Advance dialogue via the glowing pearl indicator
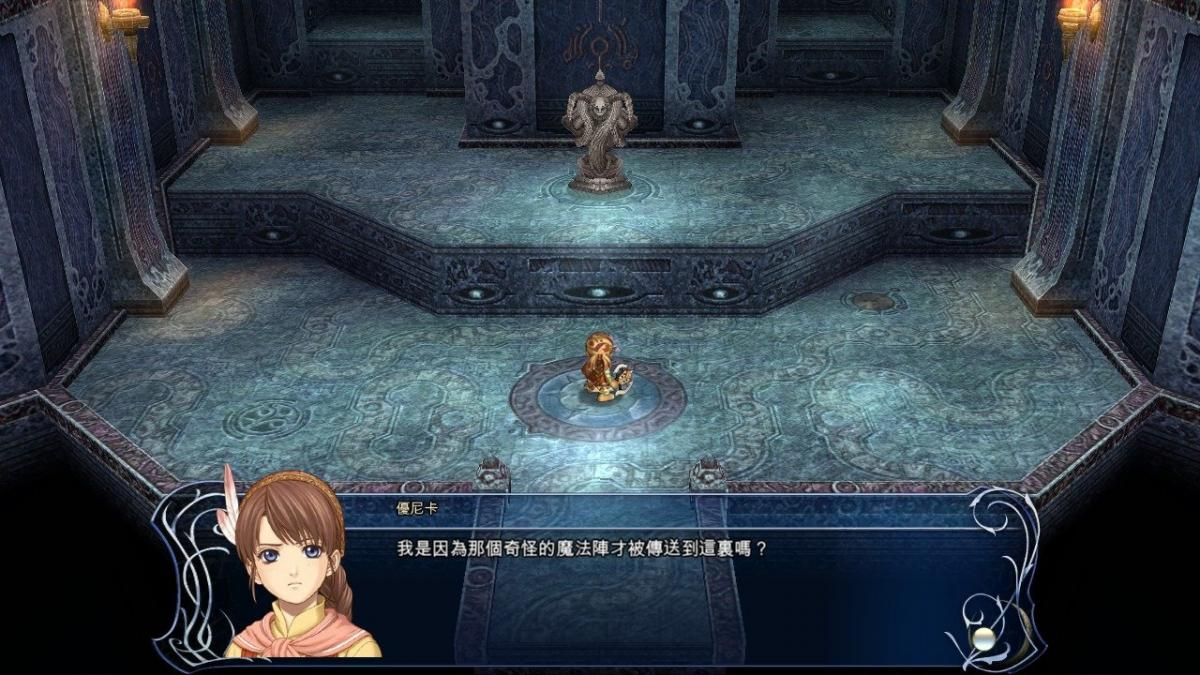1200x675 pixels. pyautogui.click(x=985, y=639)
